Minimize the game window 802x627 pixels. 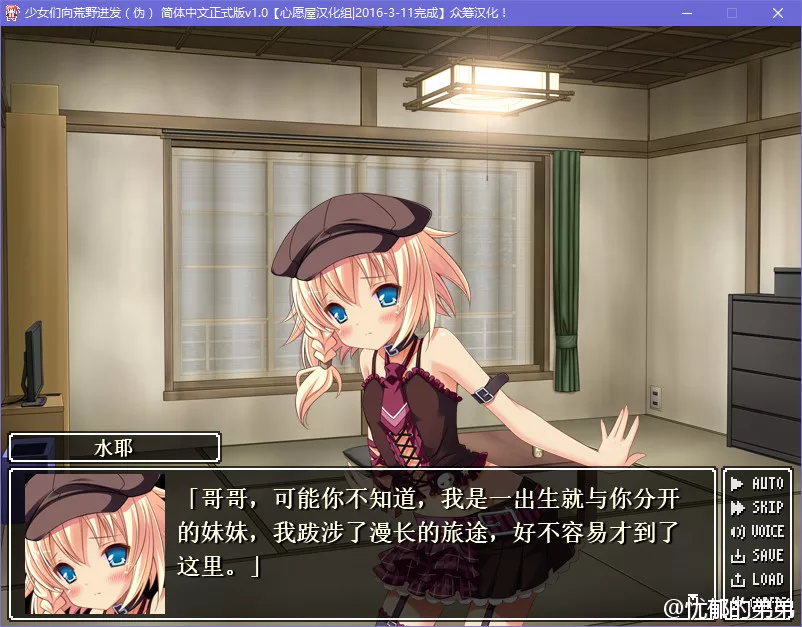686,13
